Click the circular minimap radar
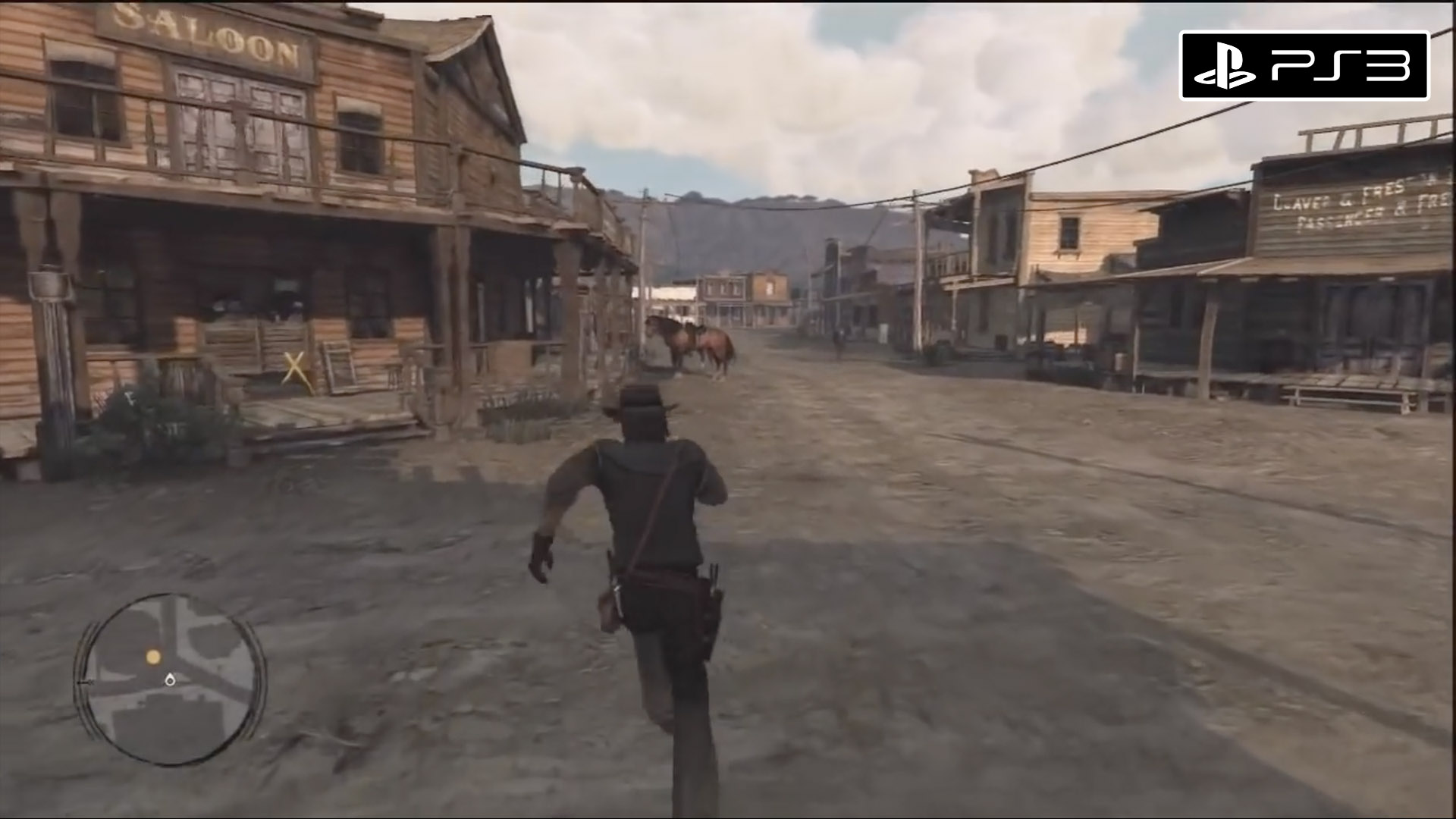The image size is (1456, 819). [x=170, y=679]
